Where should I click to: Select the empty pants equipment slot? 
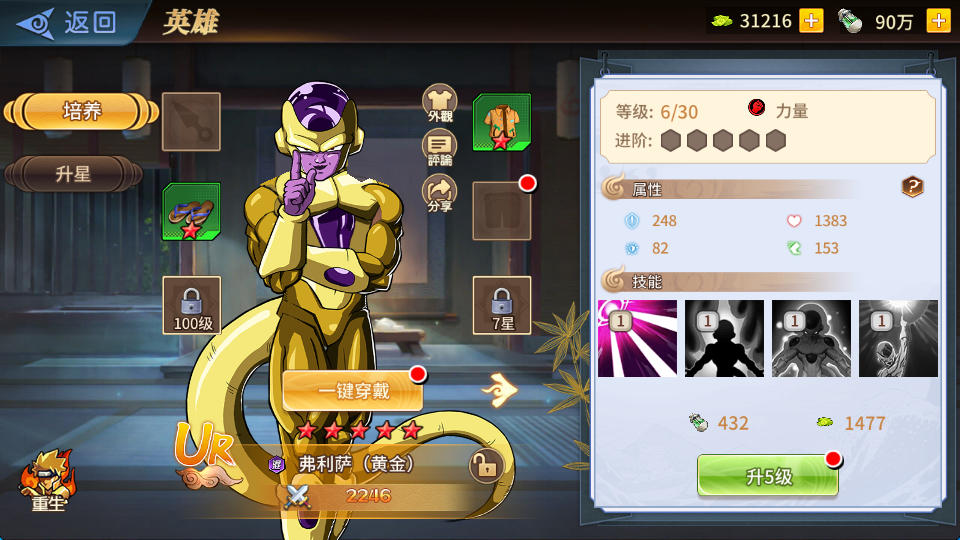pos(501,211)
